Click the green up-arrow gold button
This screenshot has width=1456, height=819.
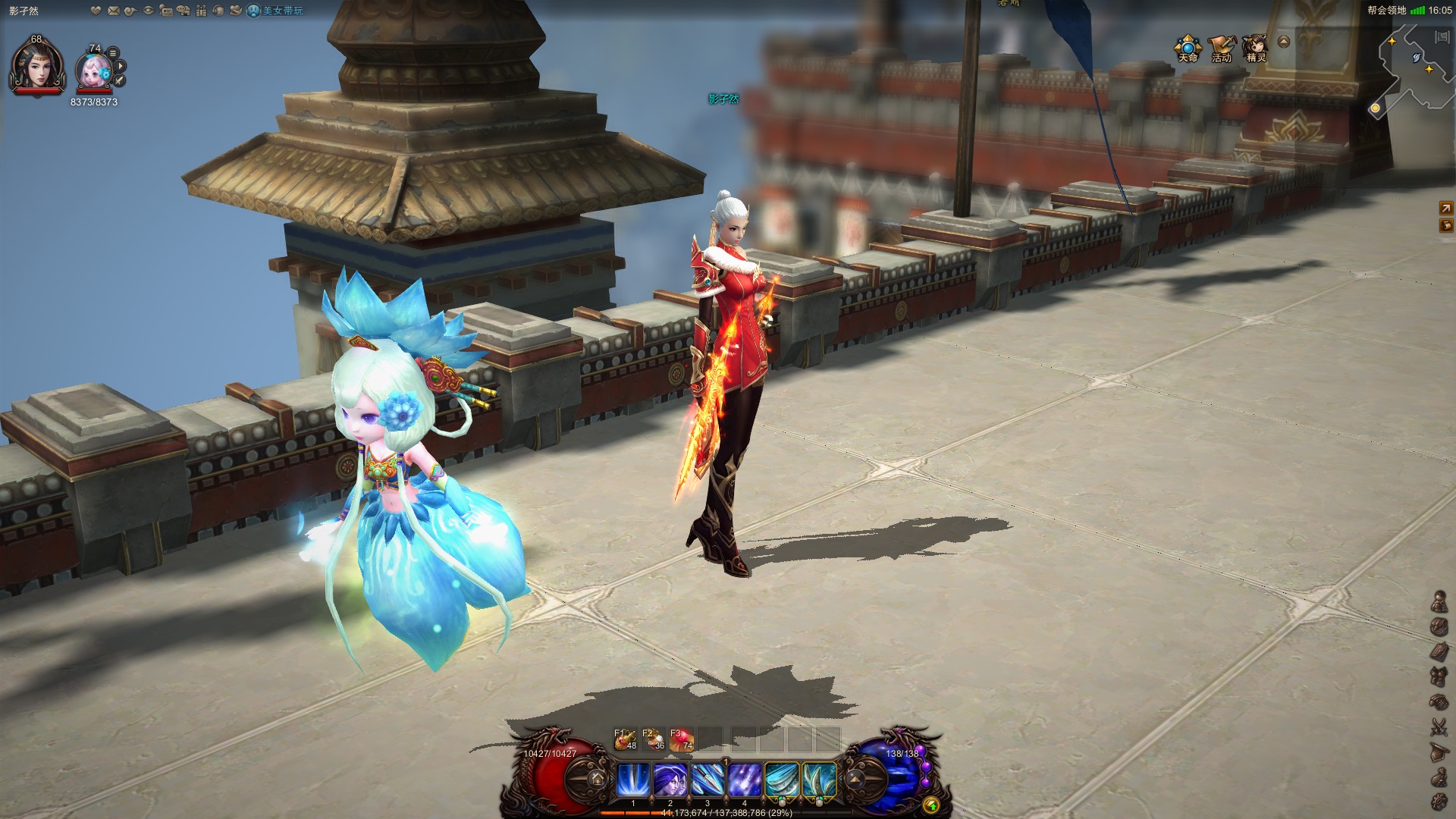pos(931,805)
